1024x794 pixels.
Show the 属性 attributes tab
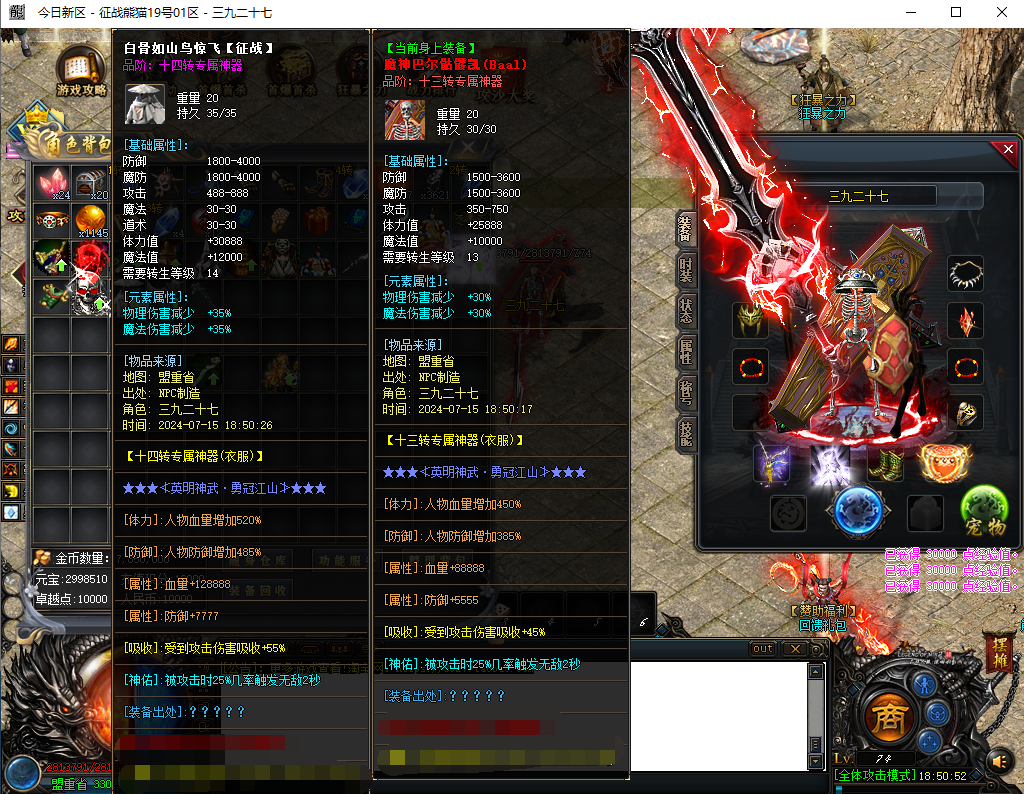685,352
